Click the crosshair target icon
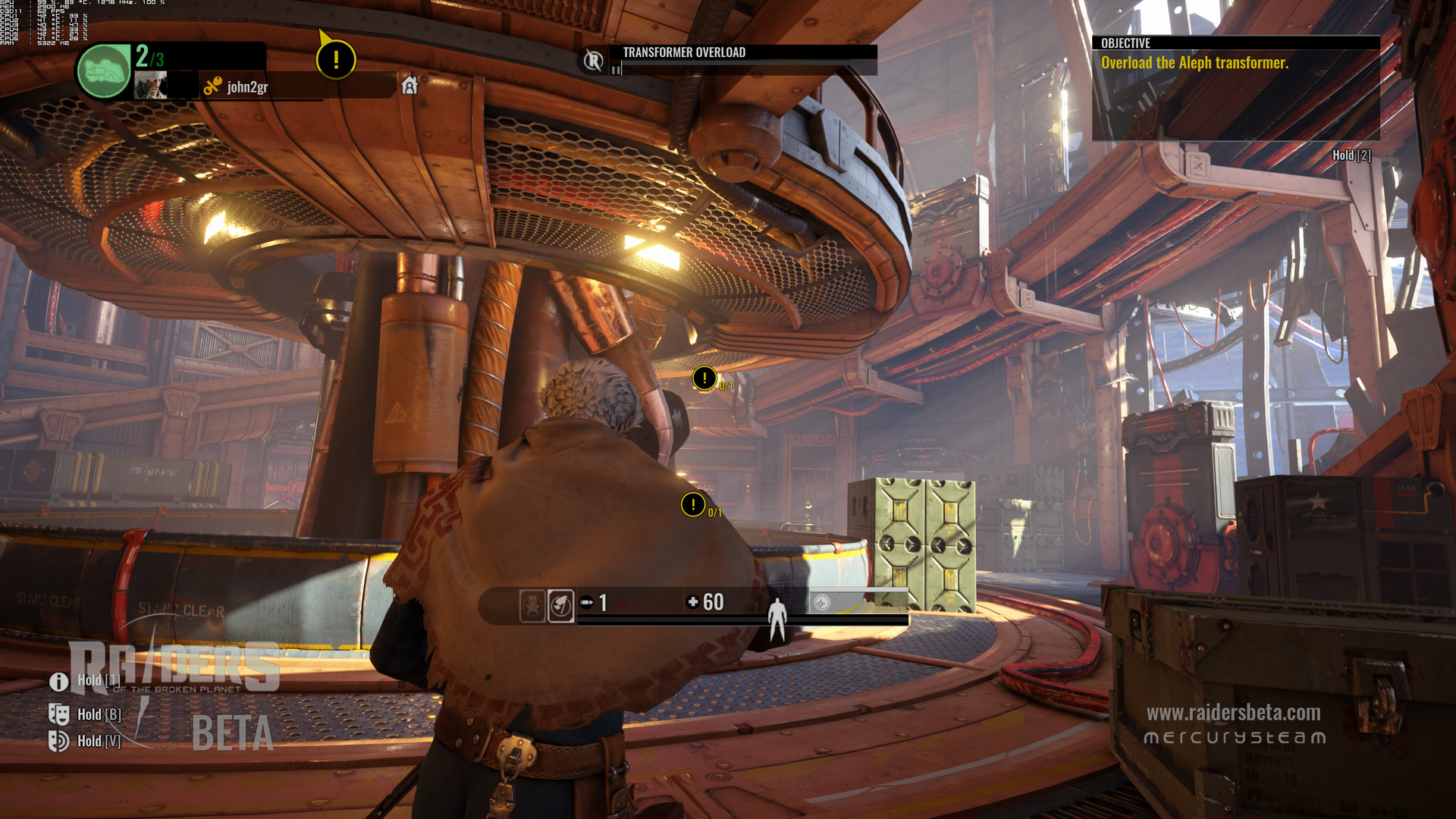Viewport: 1456px width, 819px height. tap(821, 603)
